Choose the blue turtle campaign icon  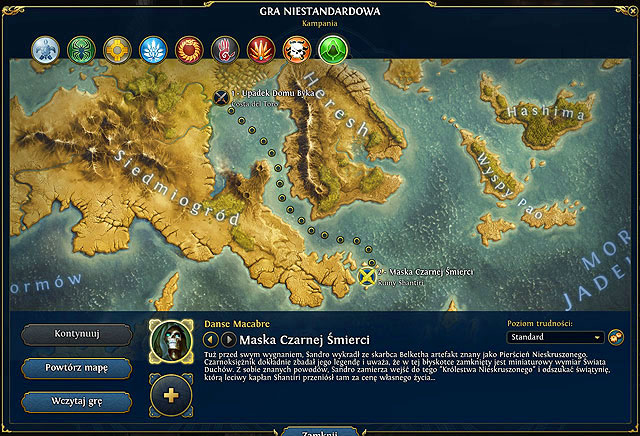(x=45, y=48)
